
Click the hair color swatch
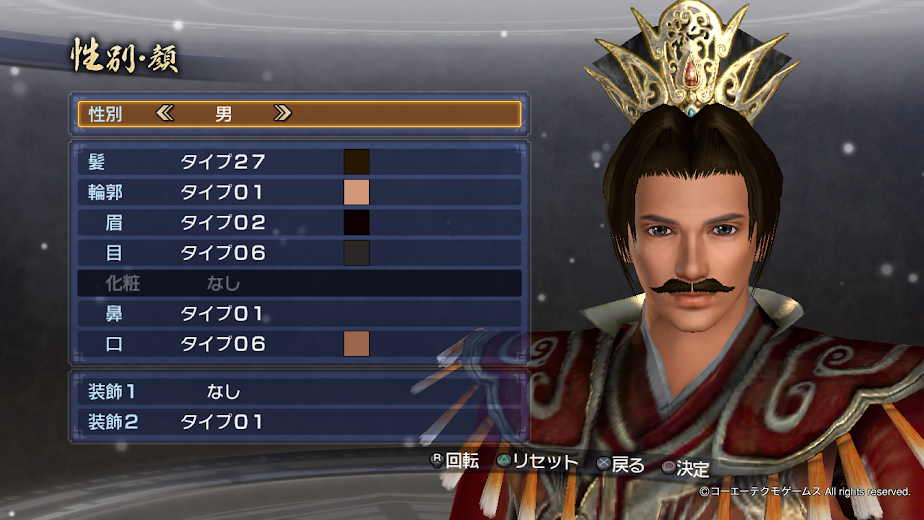pyautogui.click(x=357, y=161)
